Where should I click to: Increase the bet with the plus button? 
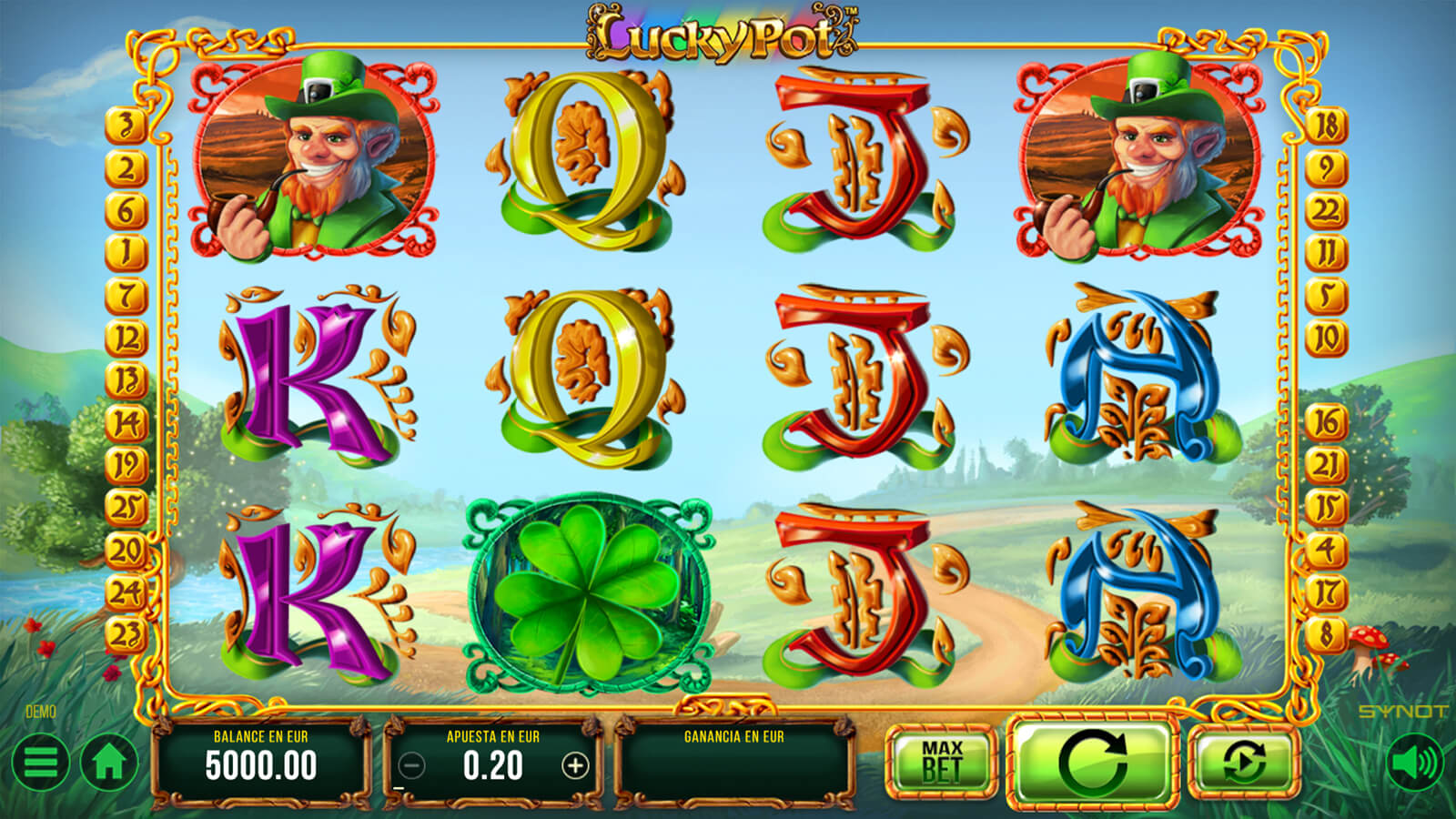click(x=575, y=766)
